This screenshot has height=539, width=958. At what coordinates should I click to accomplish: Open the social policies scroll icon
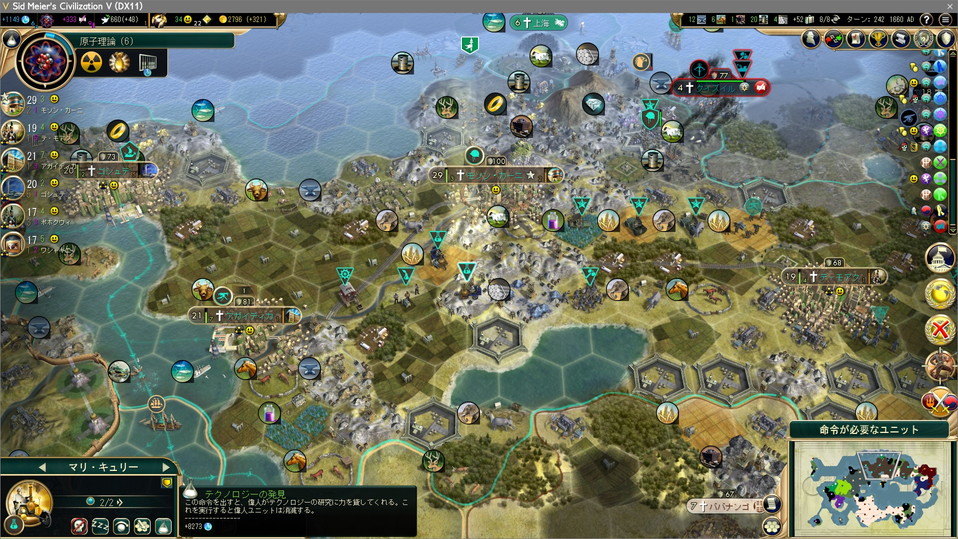tap(856, 39)
